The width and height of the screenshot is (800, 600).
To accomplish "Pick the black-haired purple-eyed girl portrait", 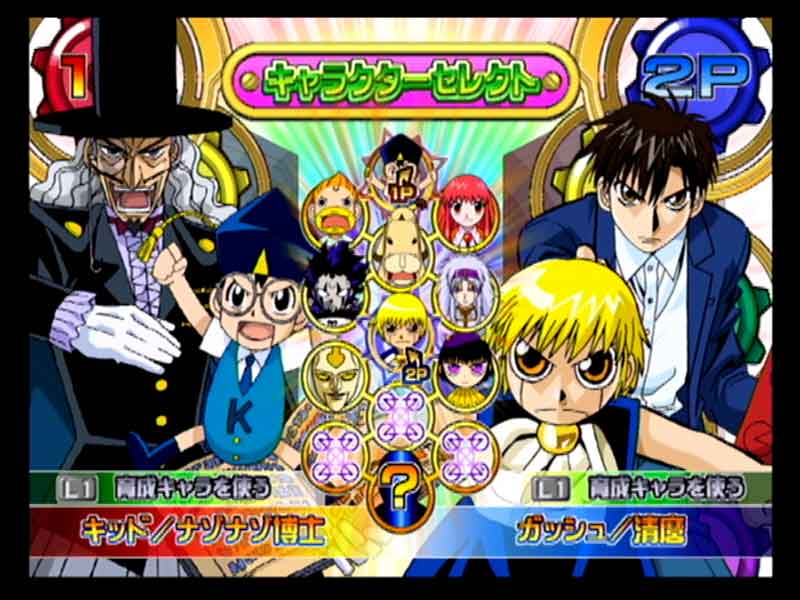I will pyautogui.click(x=463, y=368).
